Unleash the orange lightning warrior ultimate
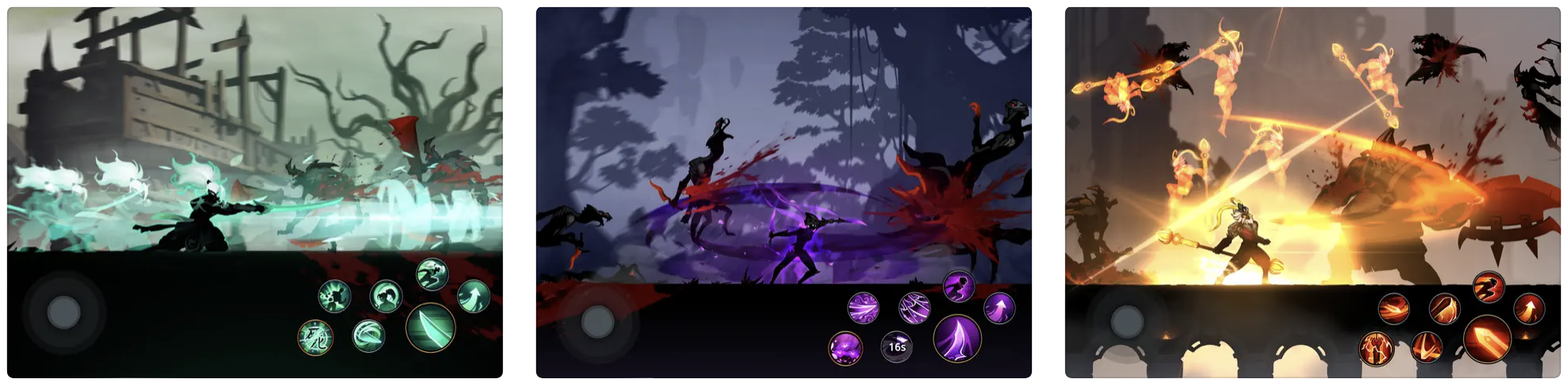 (x=1375, y=348)
